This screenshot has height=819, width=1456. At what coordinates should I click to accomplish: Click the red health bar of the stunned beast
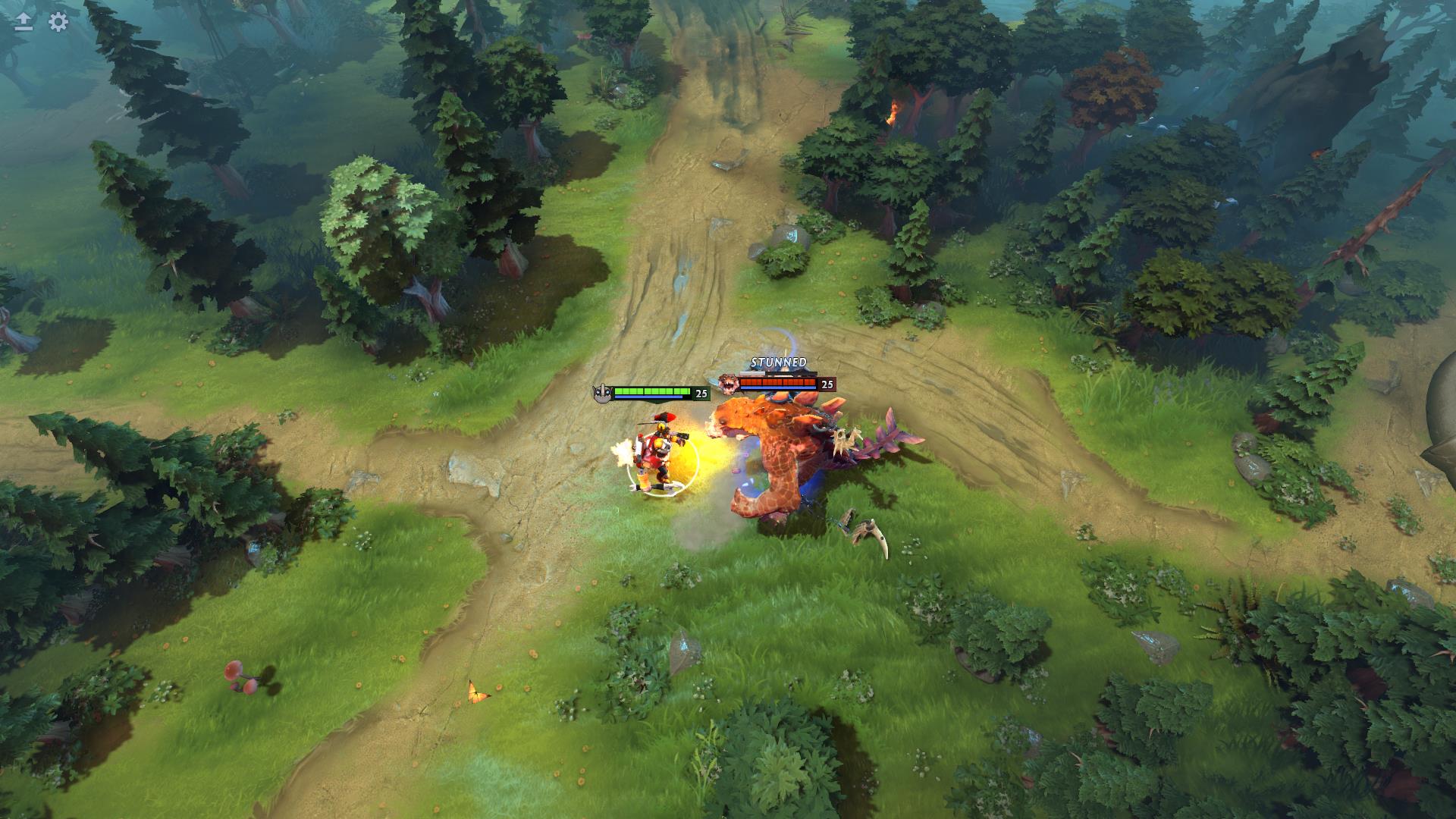(780, 381)
